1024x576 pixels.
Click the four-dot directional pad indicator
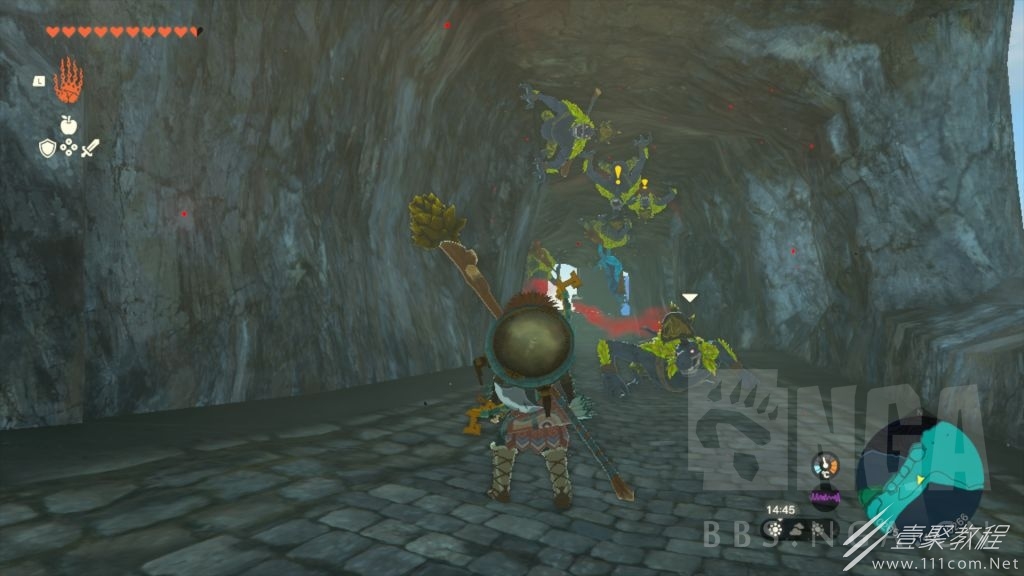(x=68, y=148)
